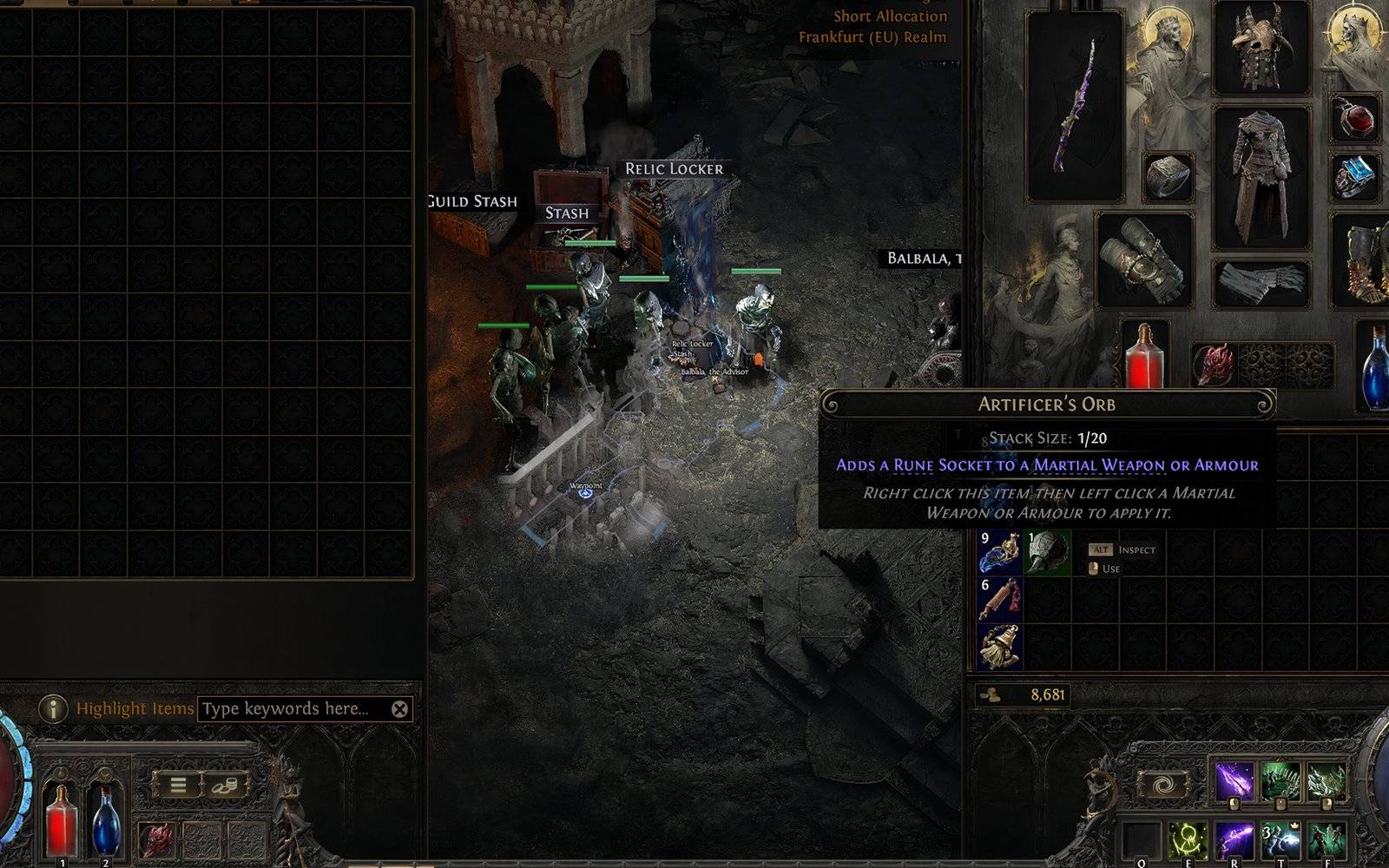Clear the highlight keyword search box

[399, 709]
